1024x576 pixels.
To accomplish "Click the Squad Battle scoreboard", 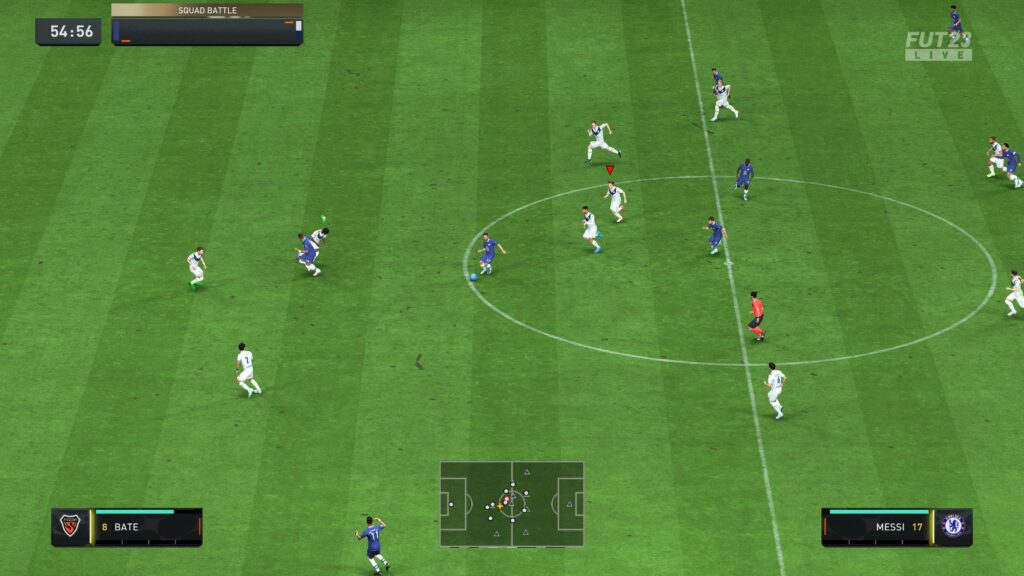I will pos(207,25).
